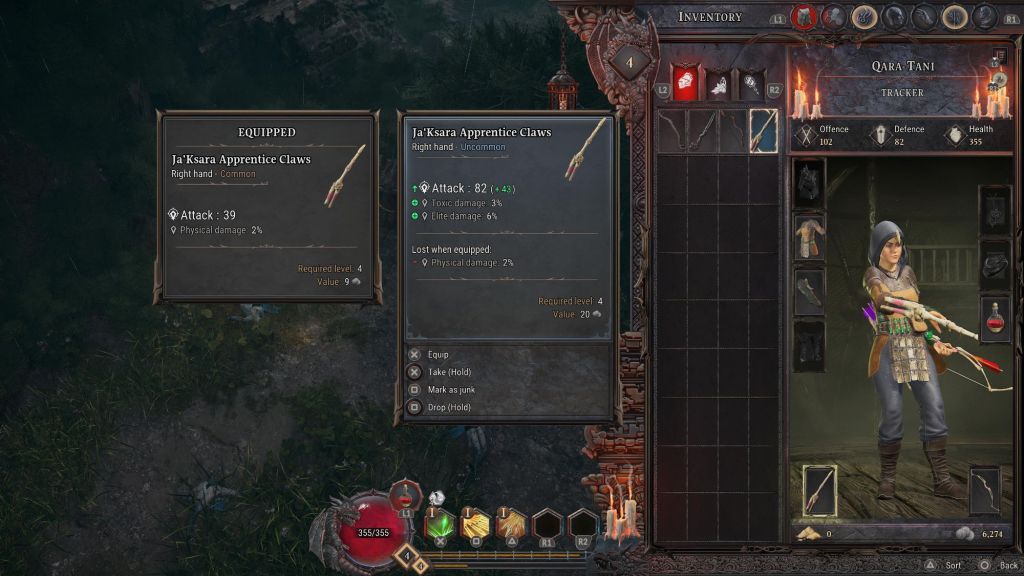
Task: Select the equipped chest armor slot
Action: point(809,237)
